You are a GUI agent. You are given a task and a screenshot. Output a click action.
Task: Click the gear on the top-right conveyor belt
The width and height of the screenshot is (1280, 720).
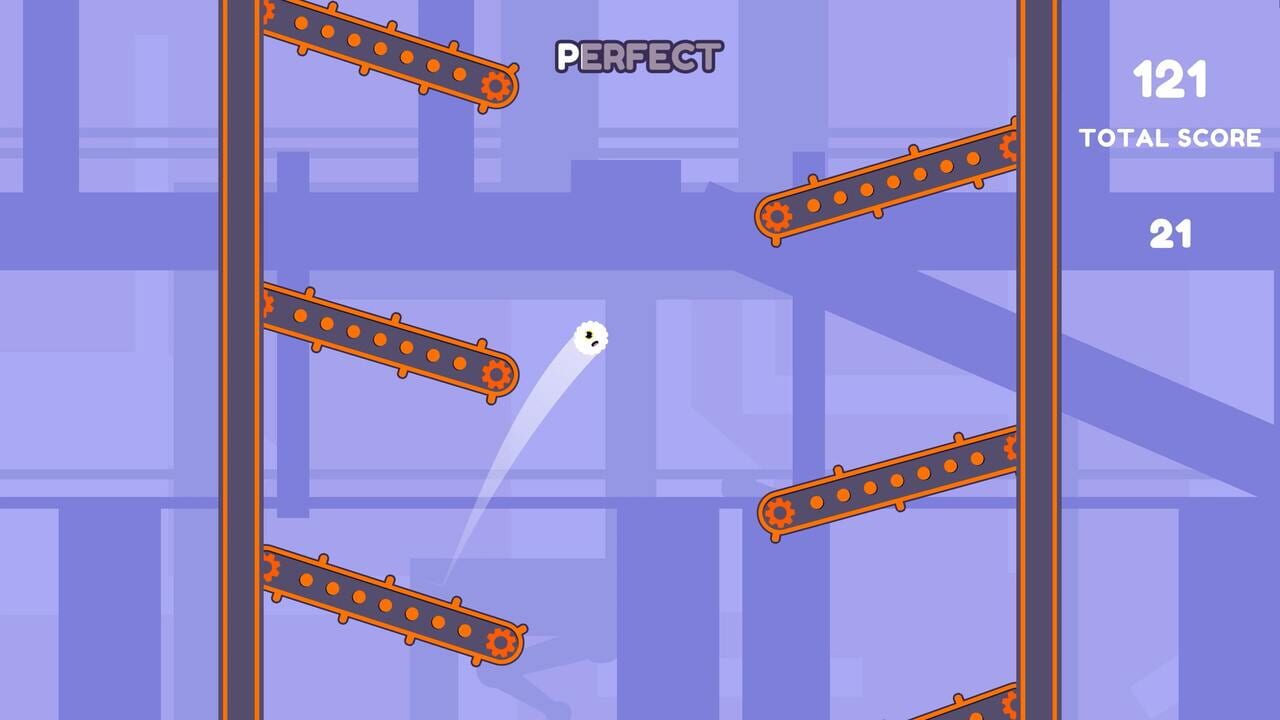(x=776, y=215)
